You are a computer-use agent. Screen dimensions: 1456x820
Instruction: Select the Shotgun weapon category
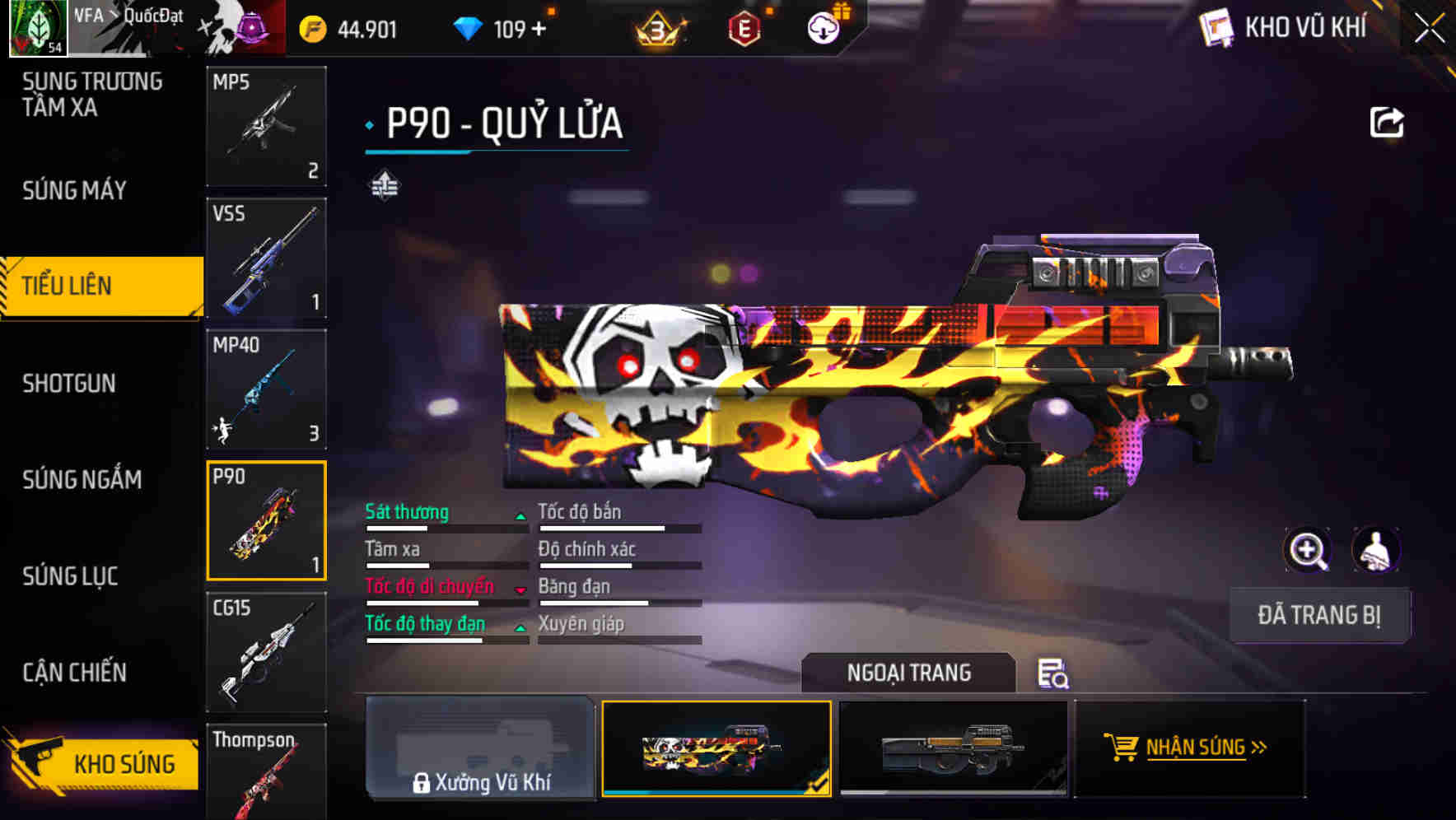(70, 384)
